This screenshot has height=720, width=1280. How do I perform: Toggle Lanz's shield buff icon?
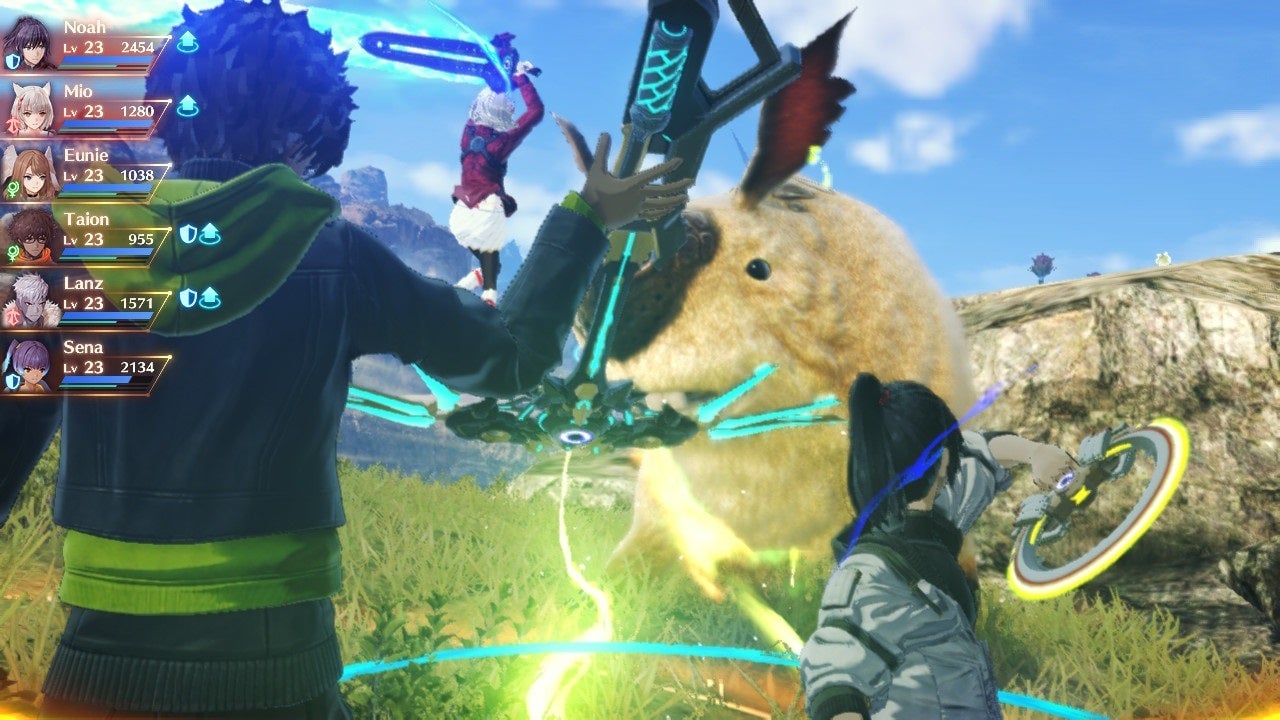pos(190,296)
